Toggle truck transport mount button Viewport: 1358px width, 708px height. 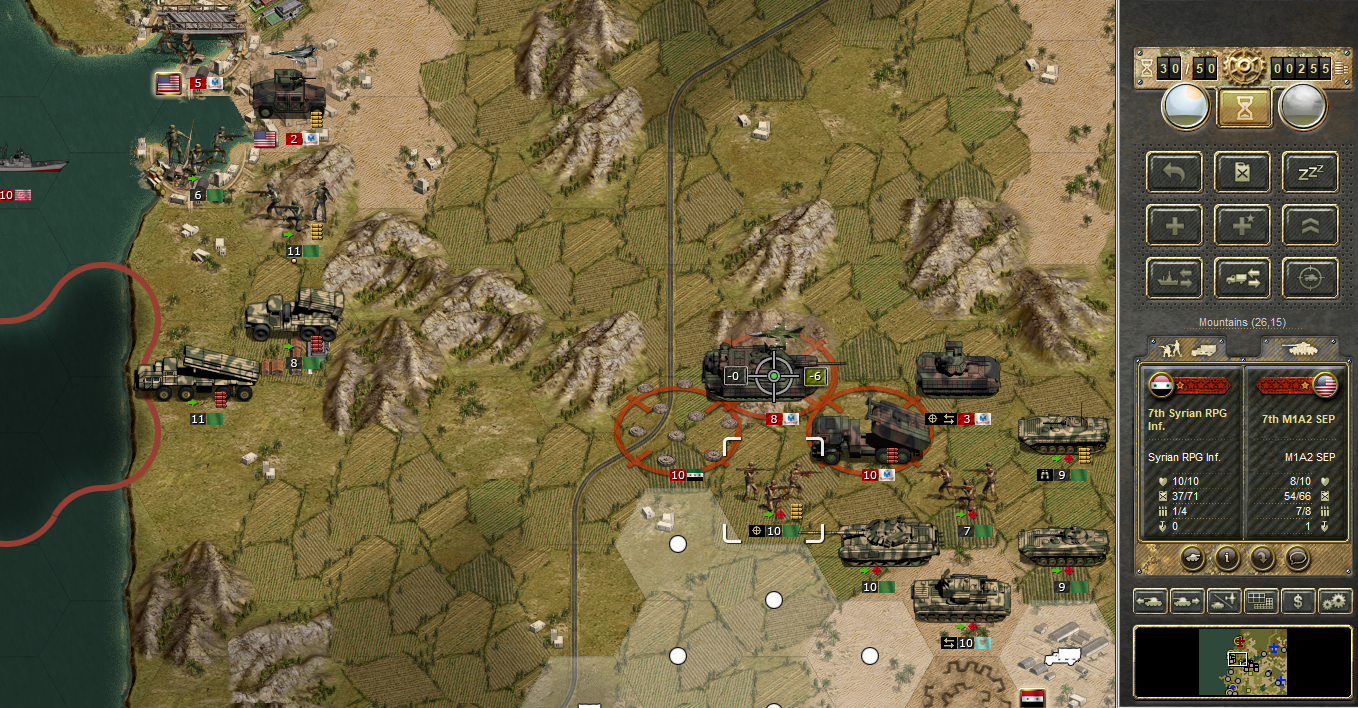point(1243,278)
